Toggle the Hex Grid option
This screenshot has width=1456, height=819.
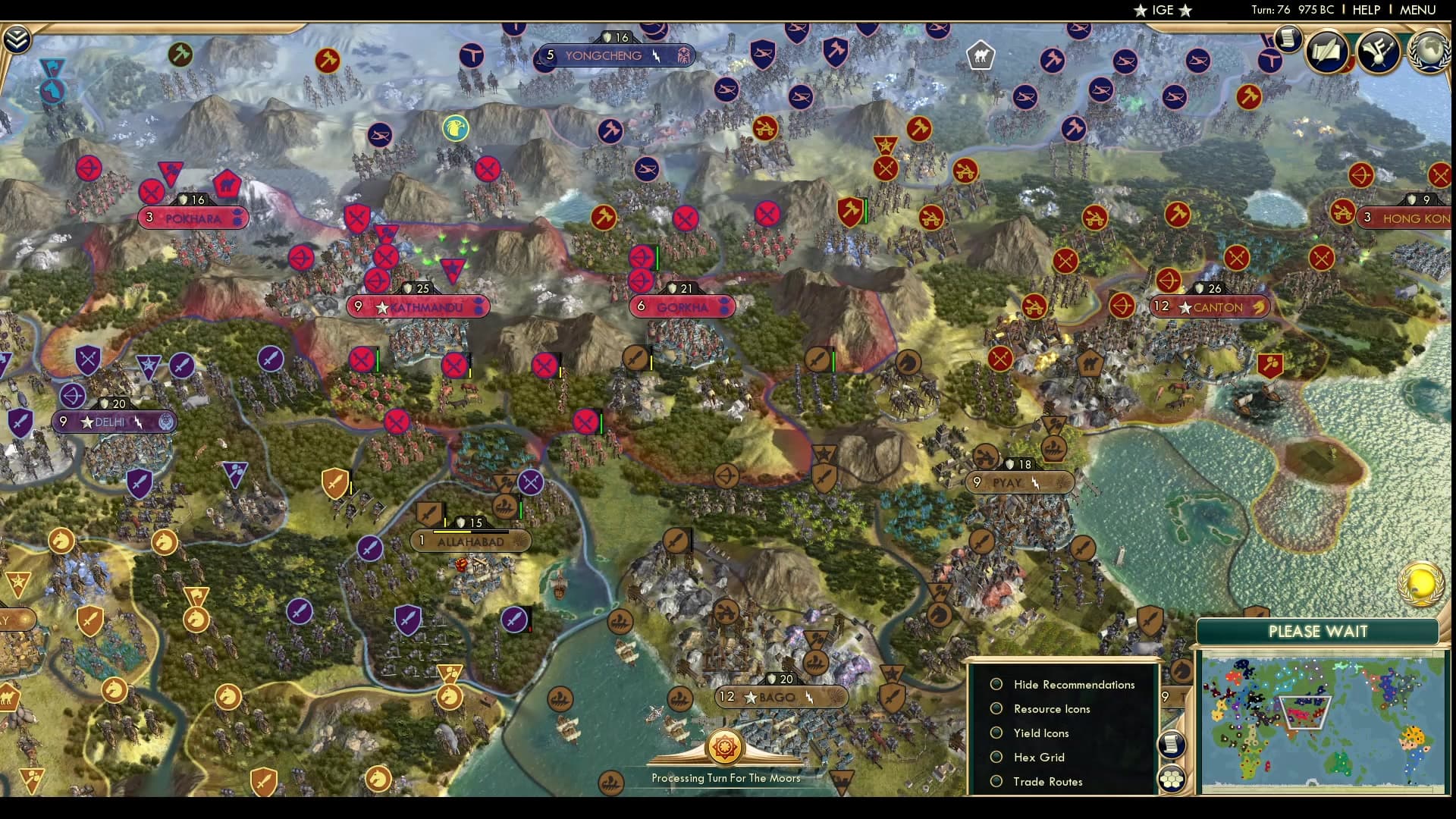[996, 757]
